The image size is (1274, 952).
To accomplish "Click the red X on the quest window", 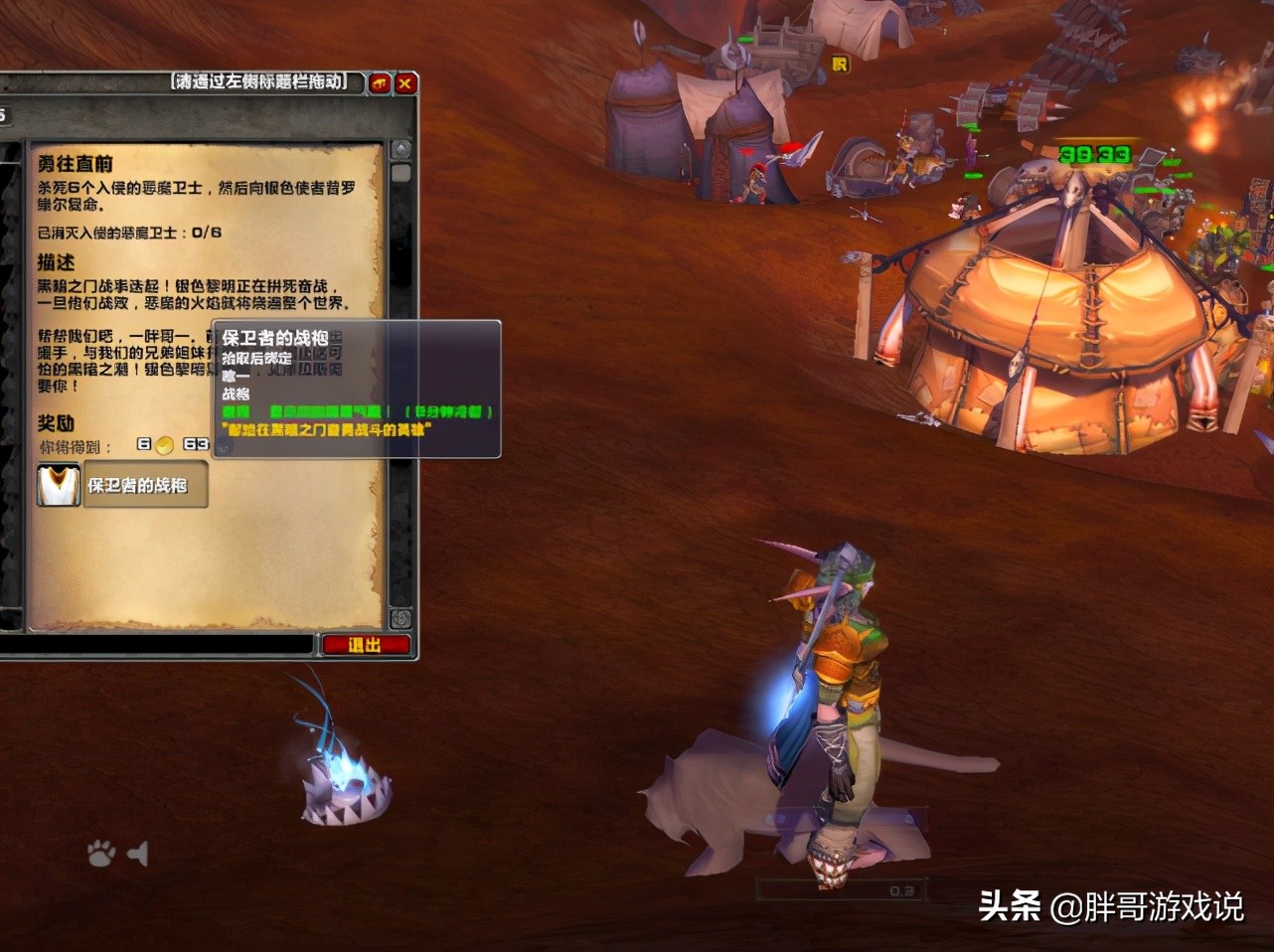I will click(x=404, y=83).
